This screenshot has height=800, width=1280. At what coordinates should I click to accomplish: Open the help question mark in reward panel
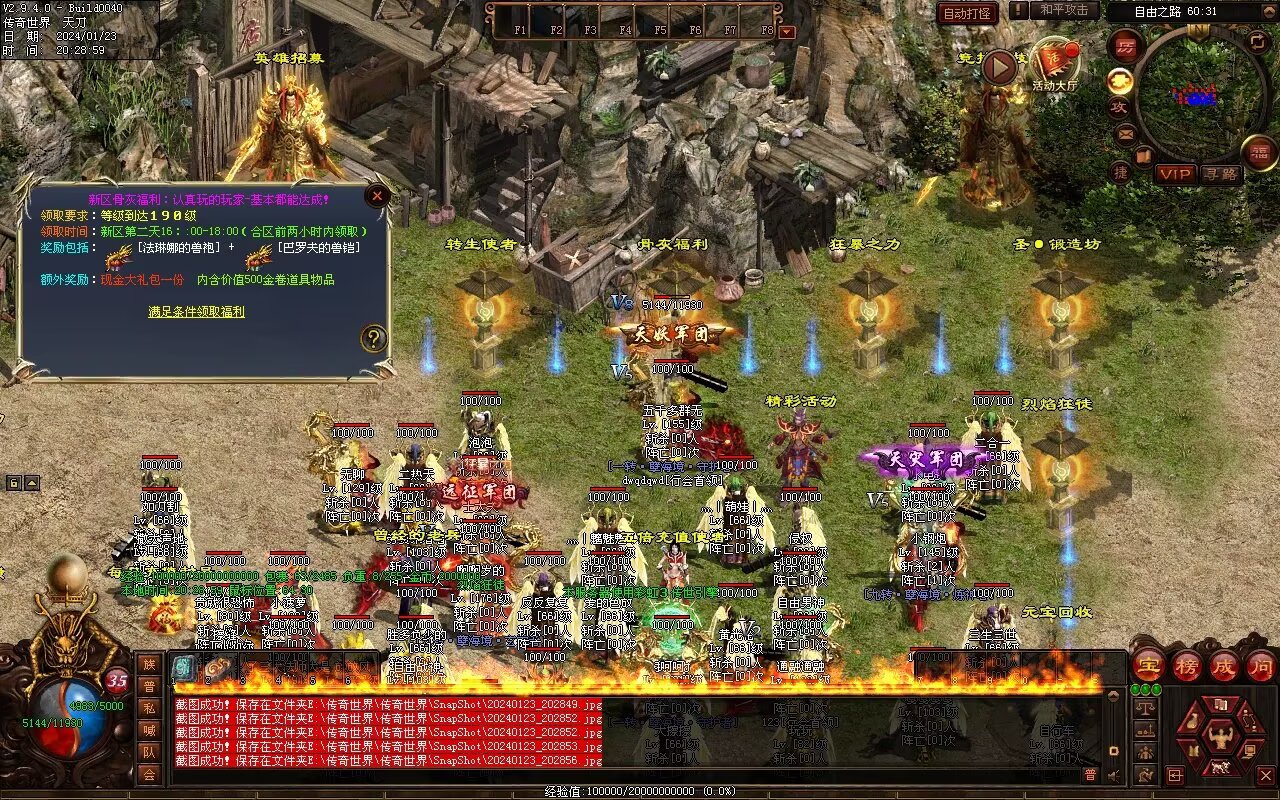(x=374, y=338)
